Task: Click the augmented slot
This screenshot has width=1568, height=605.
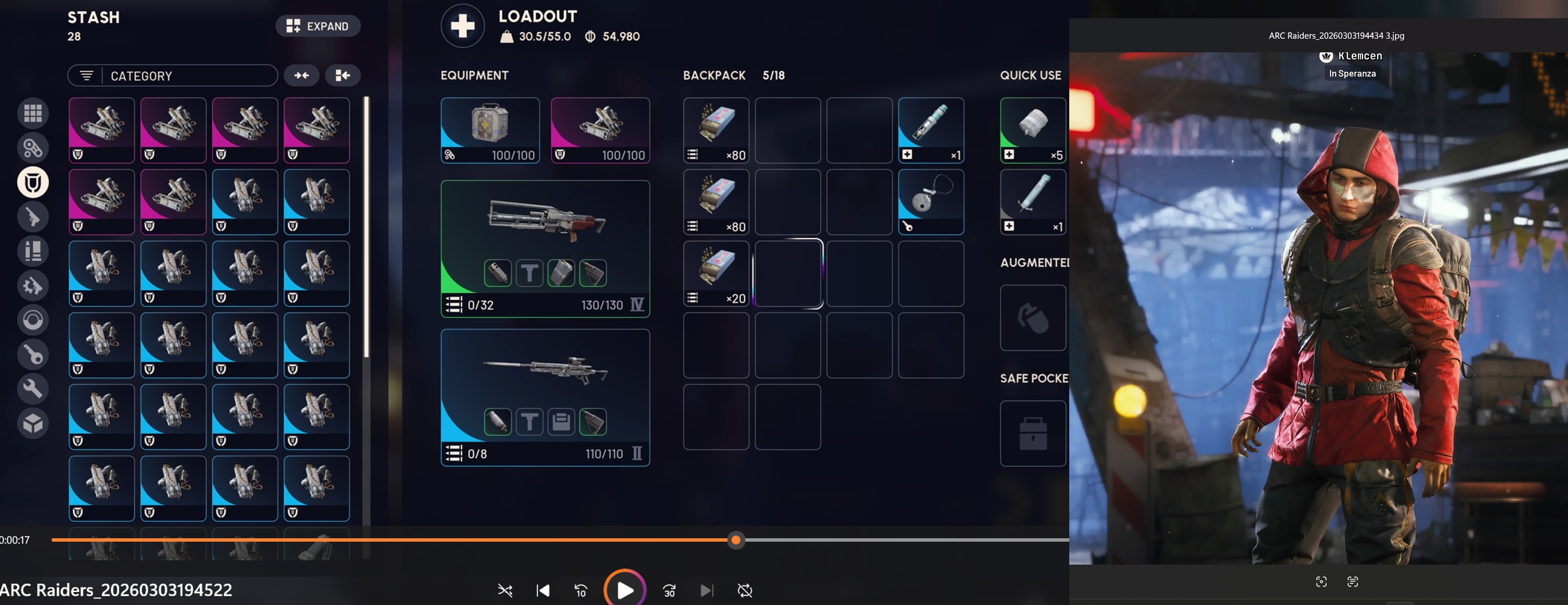Action: tap(1032, 317)
